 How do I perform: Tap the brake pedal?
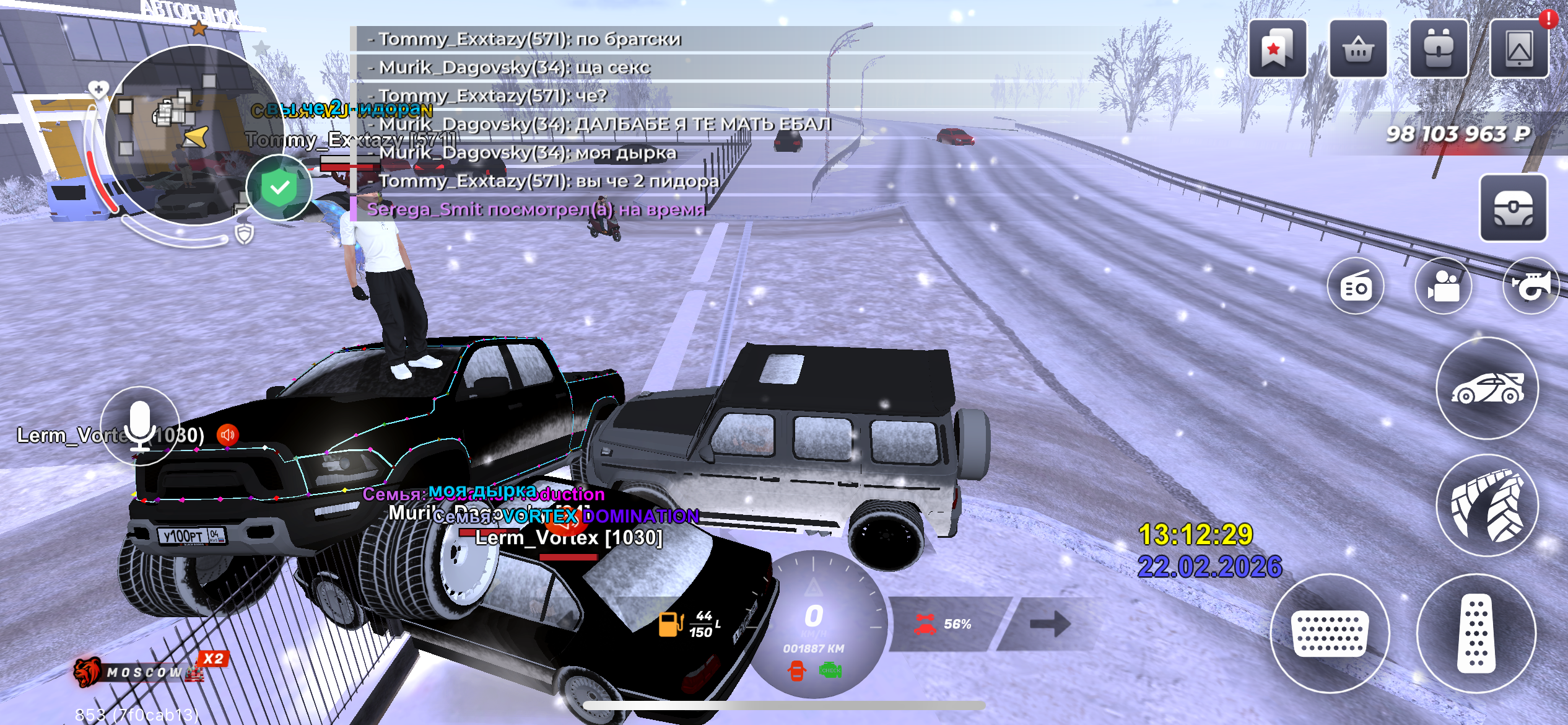click(1329, 633)
